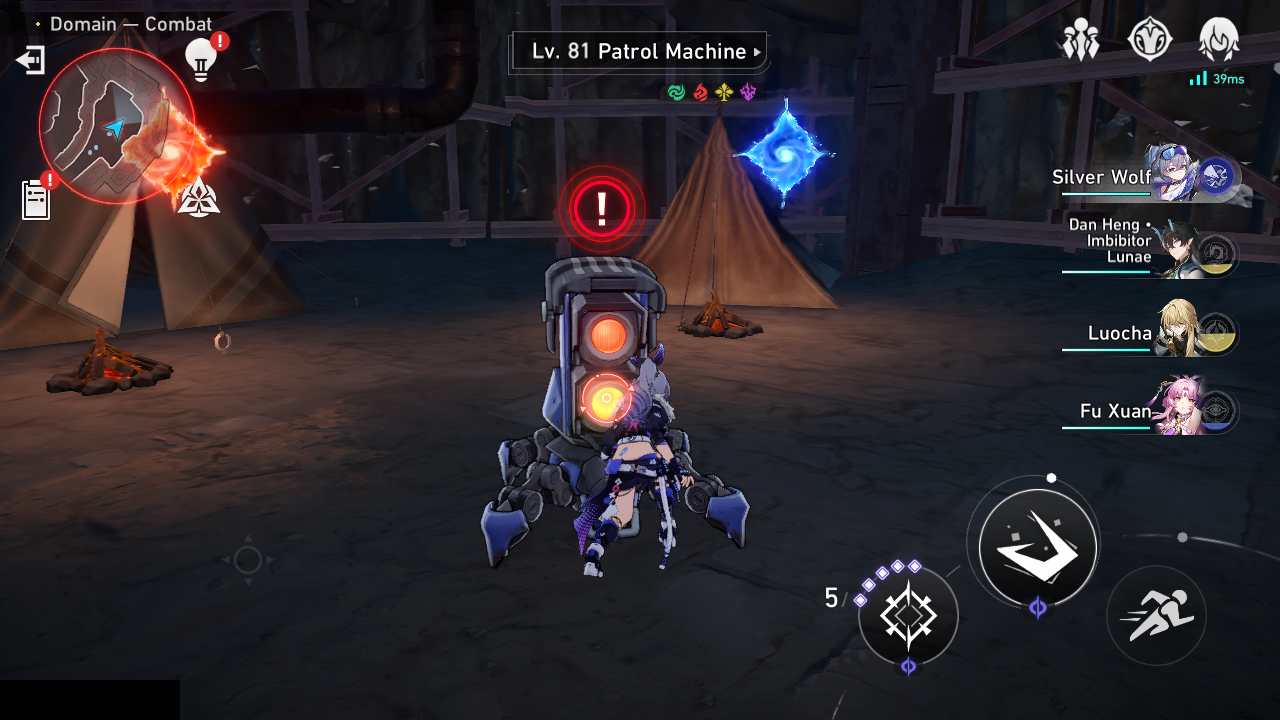Select the Wind weakness icon
Image resolution: width=1280 pixels, height=720 pixels.
(x=675, y=92)
